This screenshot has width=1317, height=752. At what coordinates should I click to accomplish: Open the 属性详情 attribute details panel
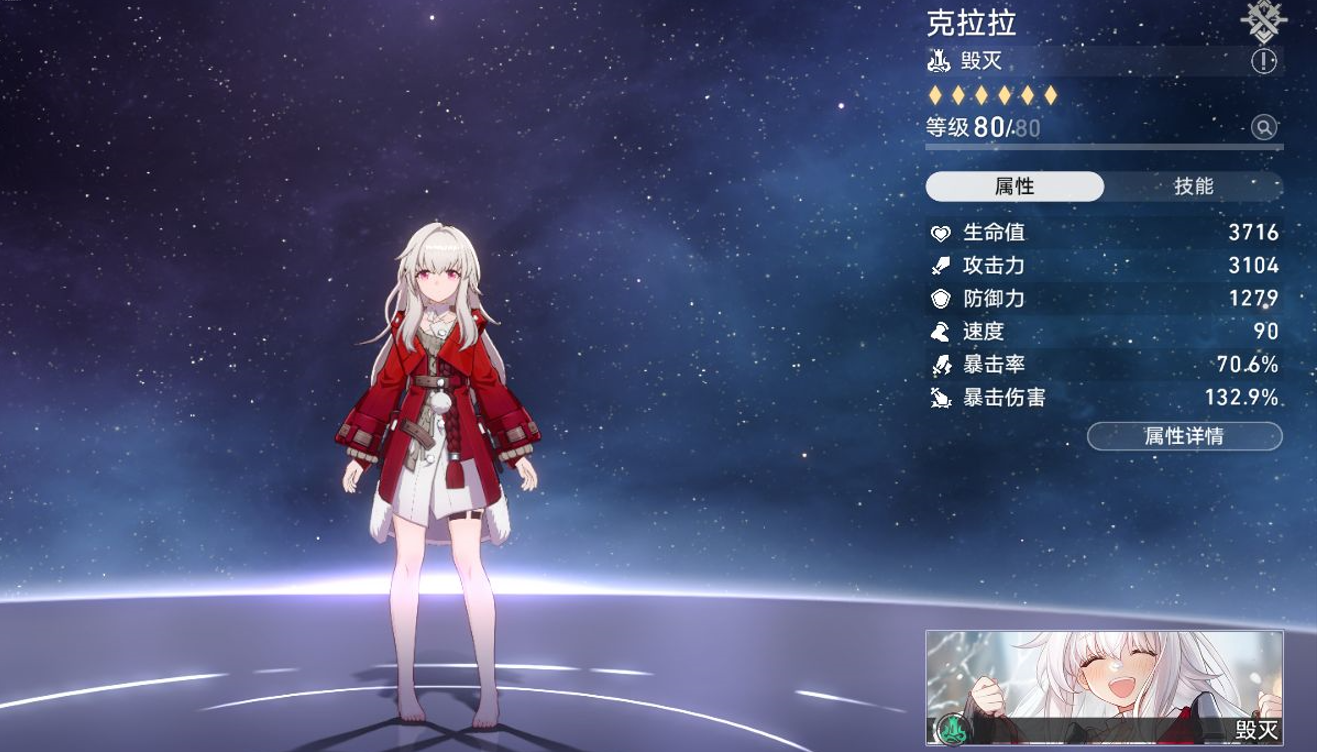(x=1188, y=436)
